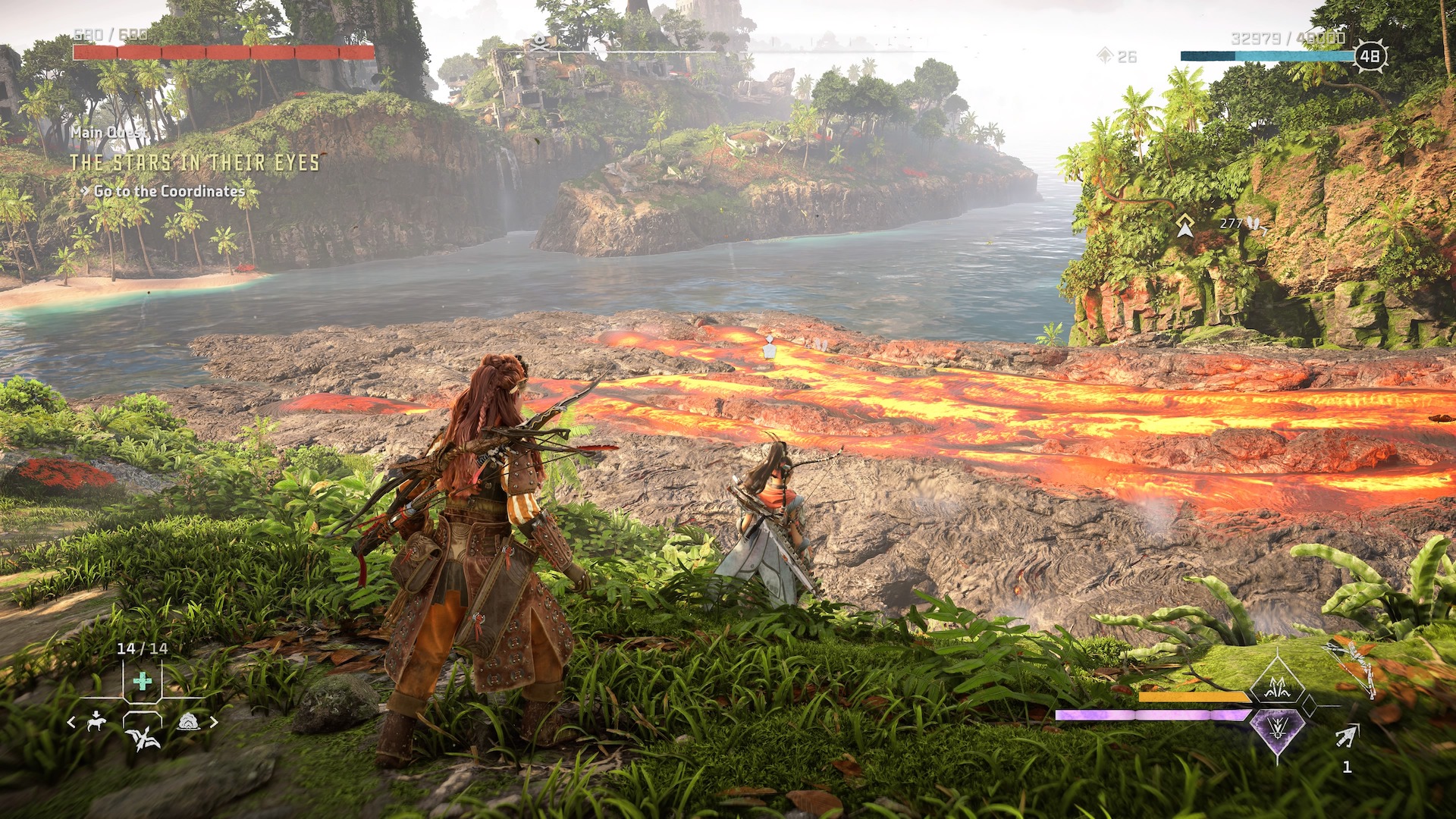Open the level 48 badge
The width and height of the screenshot is (1456, 819).
point(1370,56)
